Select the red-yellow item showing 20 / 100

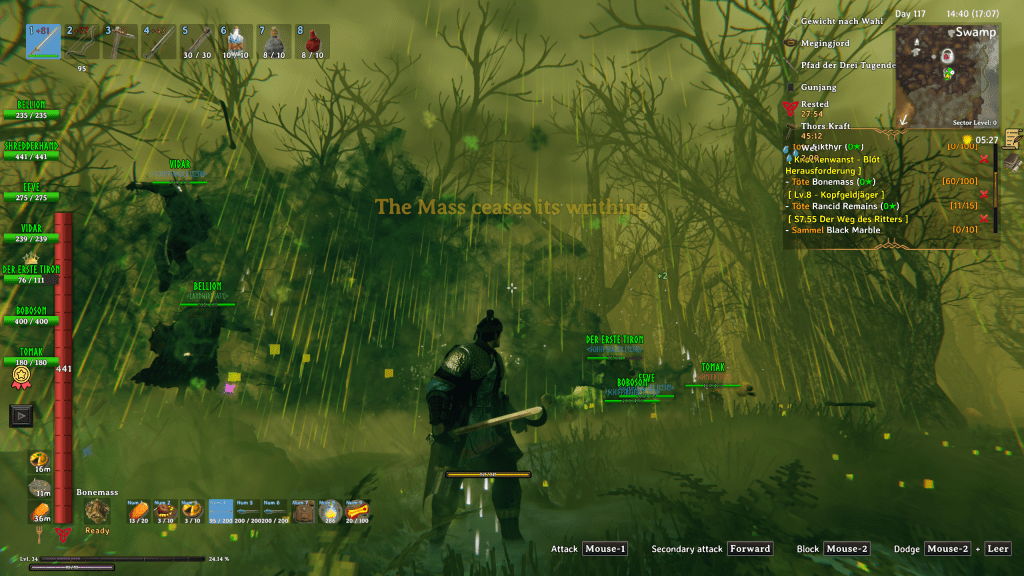click(356, 512)
